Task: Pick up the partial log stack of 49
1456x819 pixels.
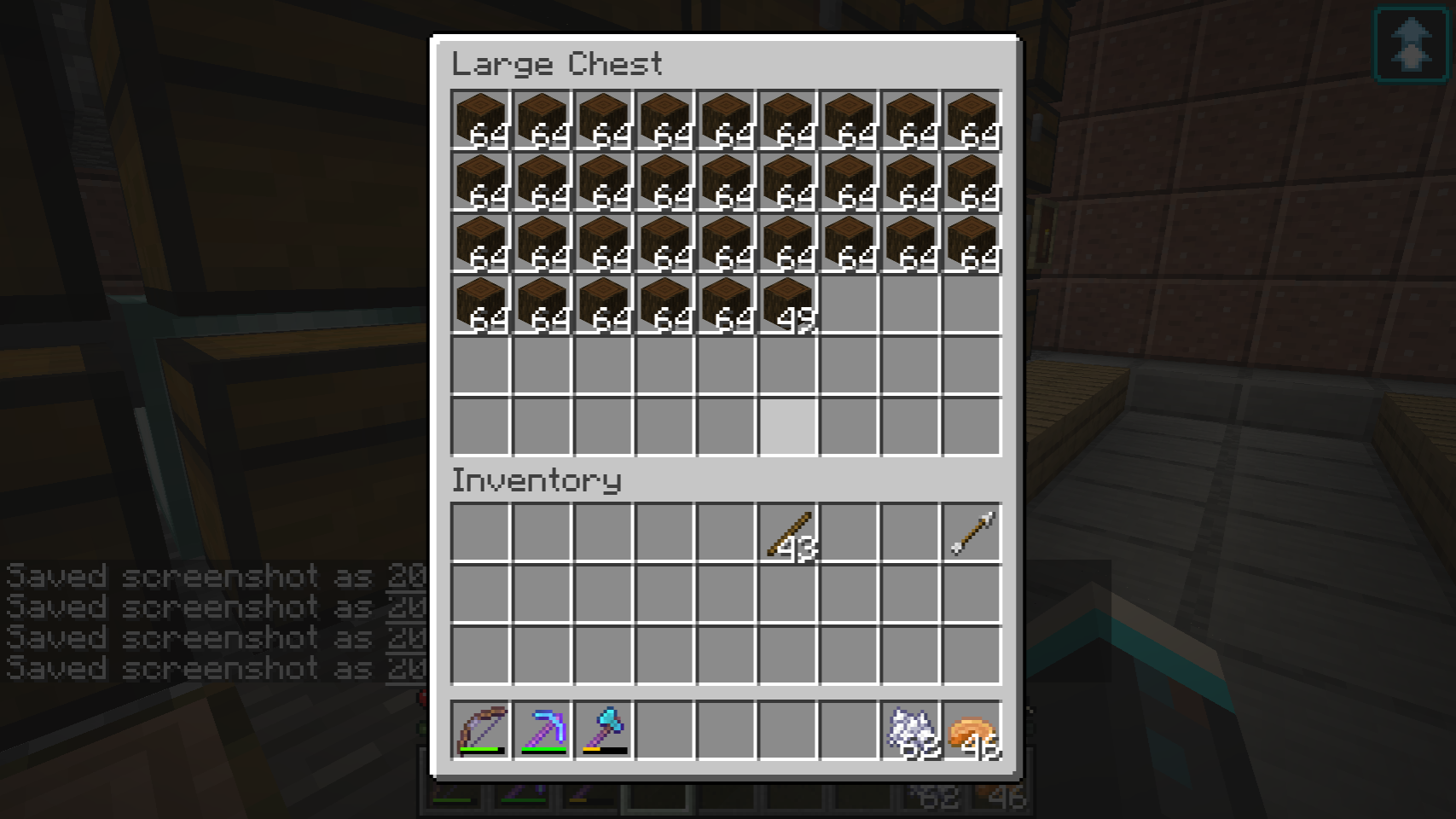Action: click(788, 304)
